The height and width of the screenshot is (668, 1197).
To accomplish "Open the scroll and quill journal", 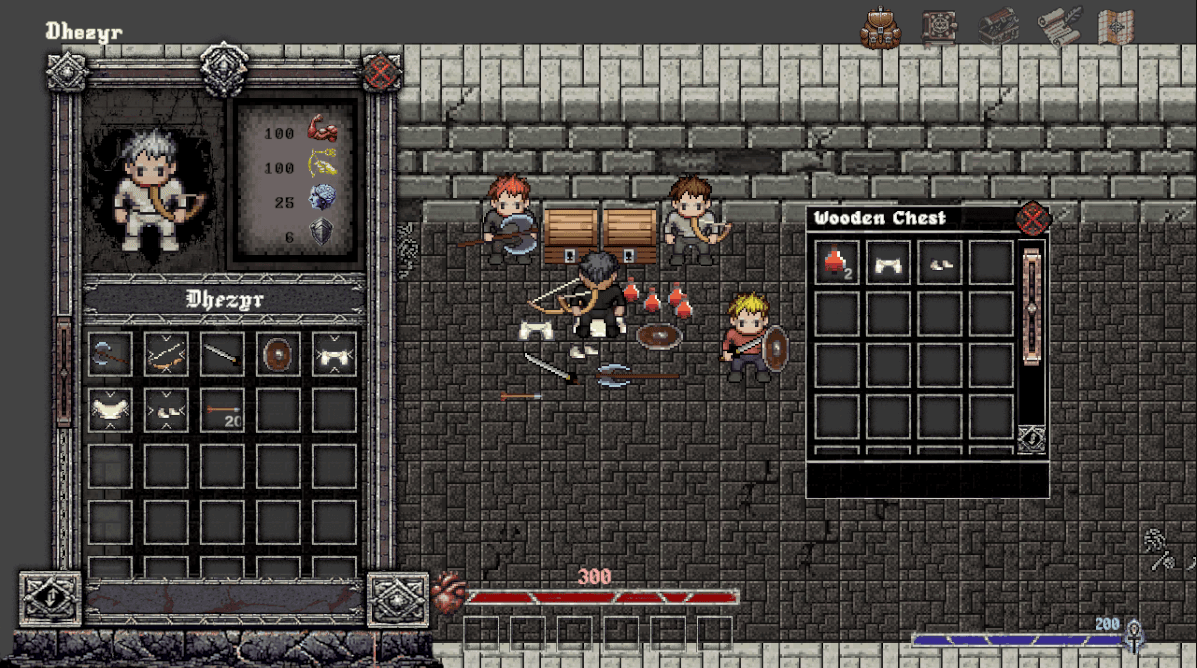I will pos(1059,27).
